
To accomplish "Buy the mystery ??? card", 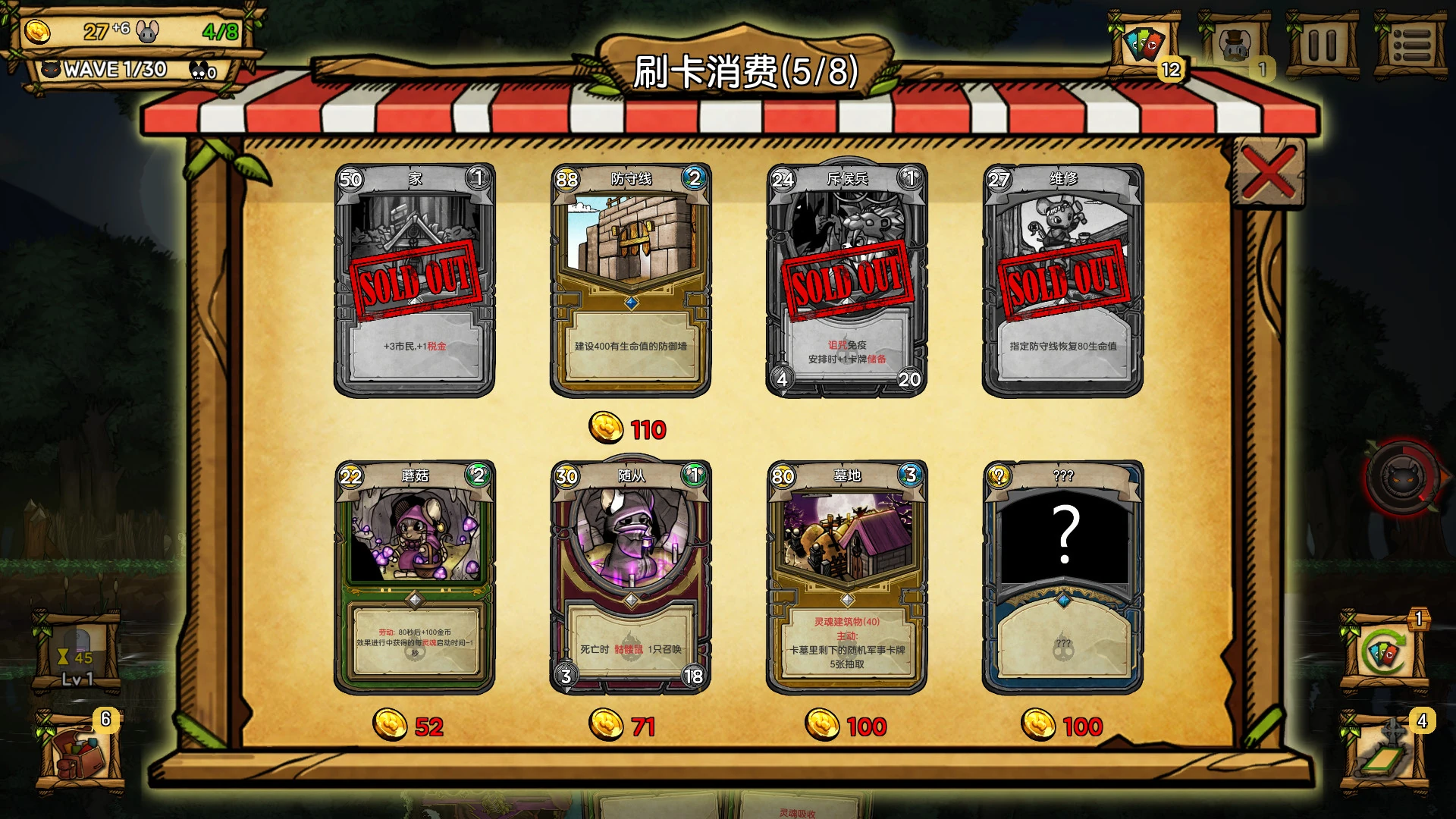I will 1062,577.
